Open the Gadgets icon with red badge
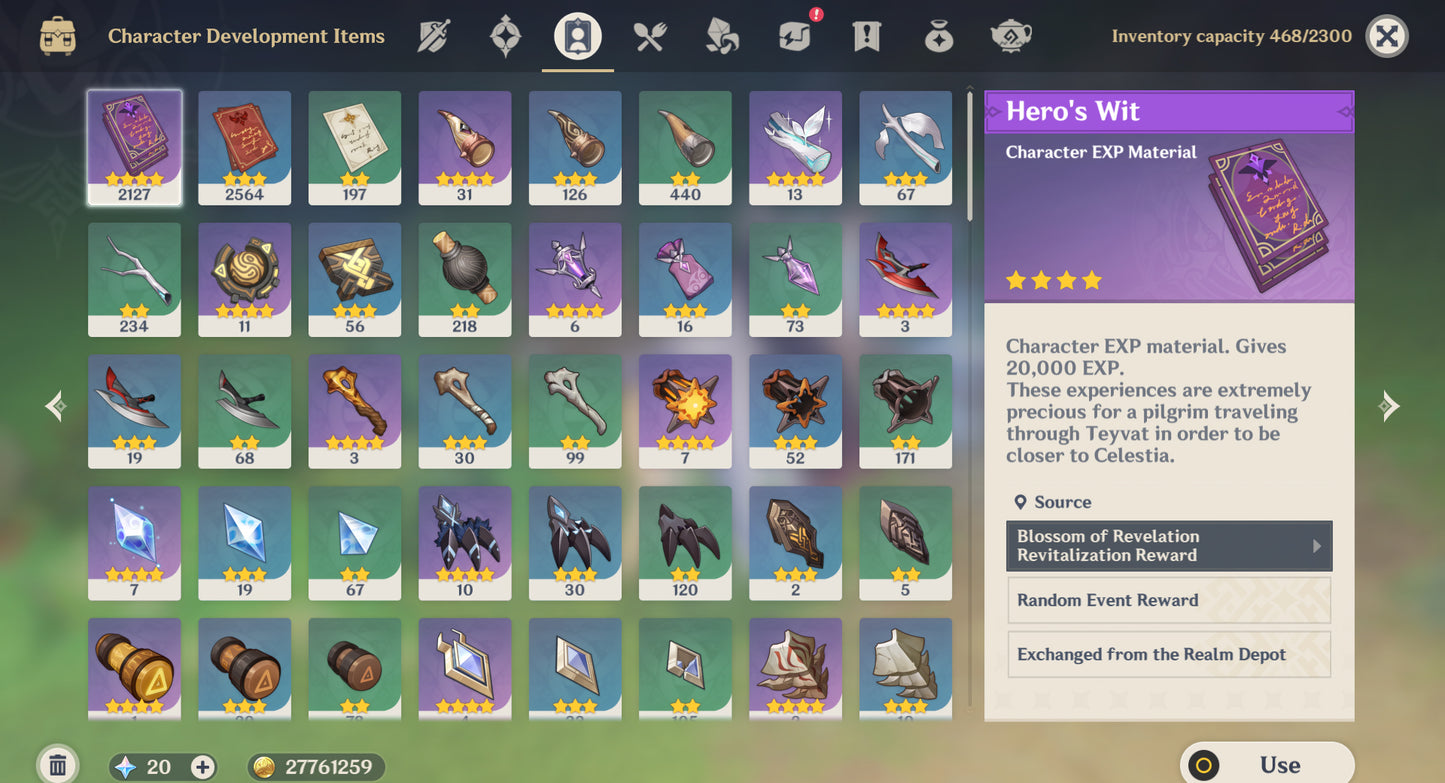The height and width of the screenshot is (783, 1445). click(793, 35)
